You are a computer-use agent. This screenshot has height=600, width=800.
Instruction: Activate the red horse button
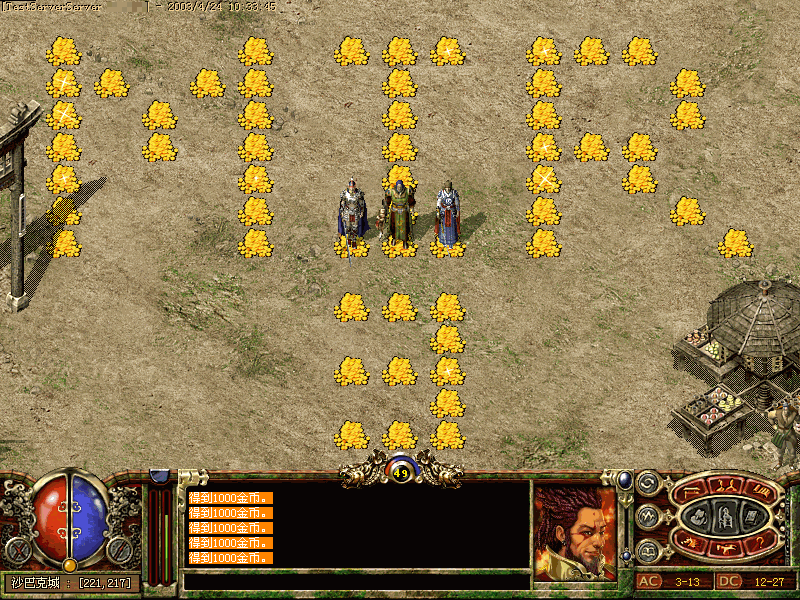coord(726,546)
